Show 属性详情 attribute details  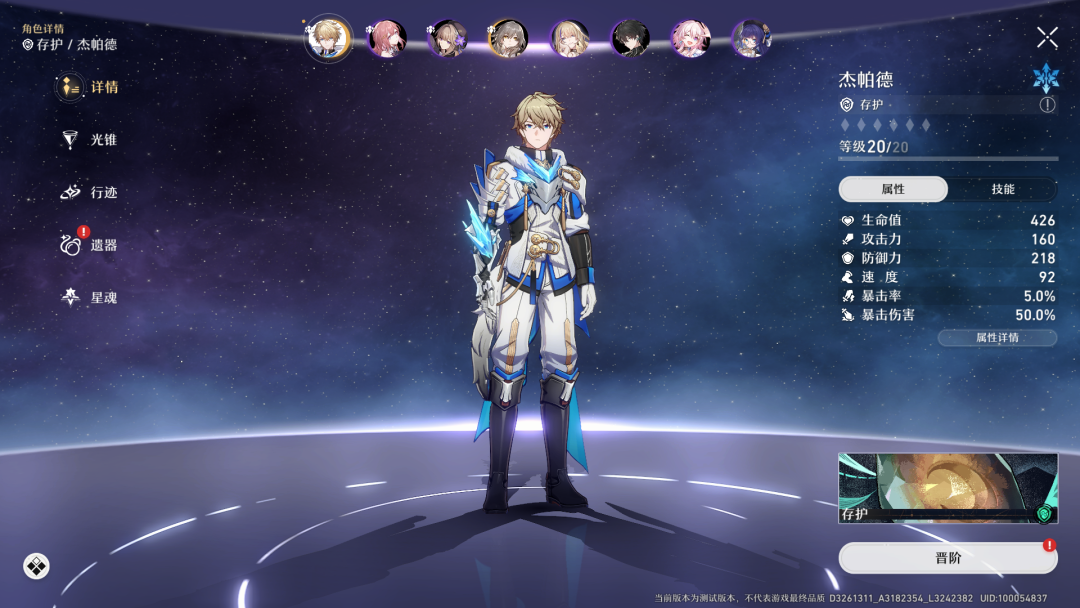click(x=997, y=338)
